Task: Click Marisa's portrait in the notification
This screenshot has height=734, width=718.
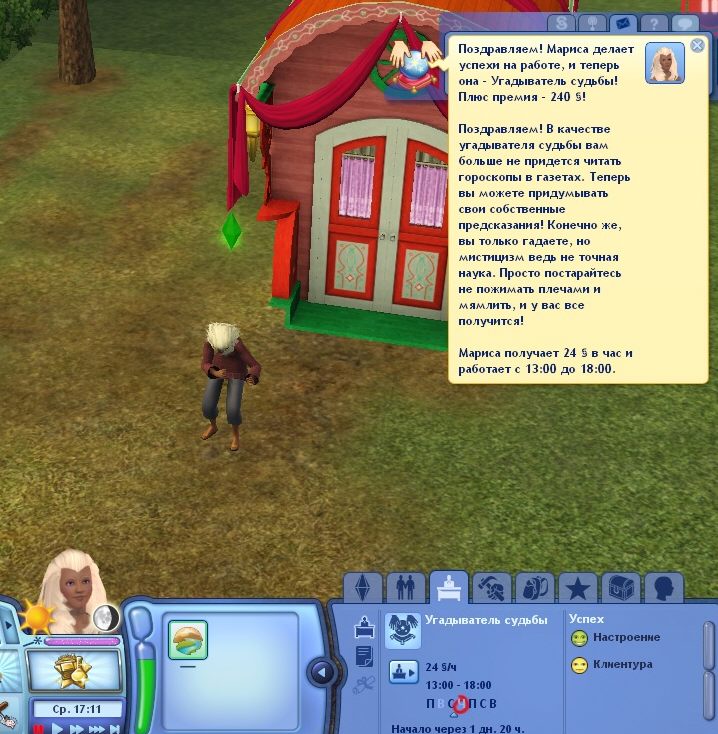Action: click(664, 63)
